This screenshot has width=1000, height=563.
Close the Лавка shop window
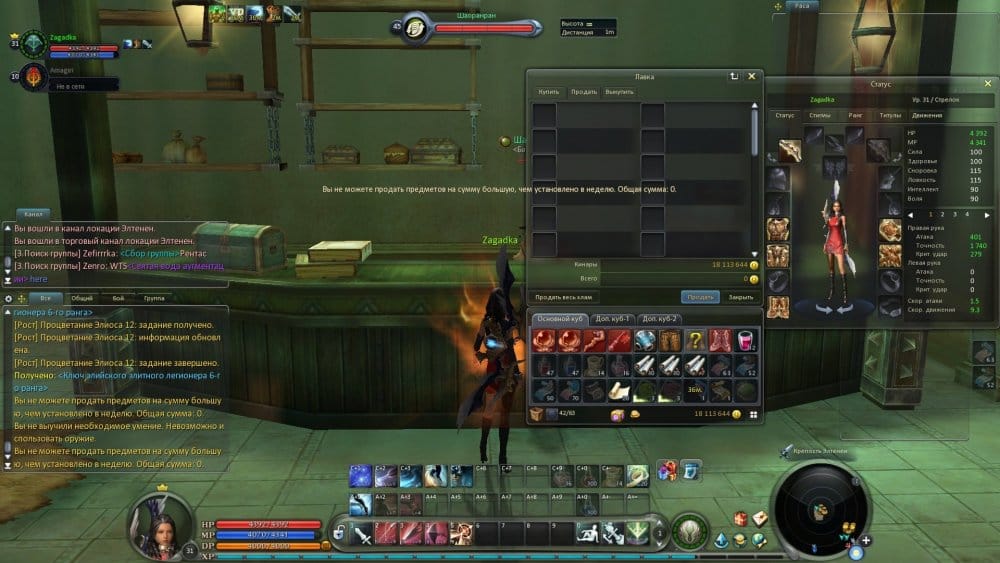pos(752,75)
